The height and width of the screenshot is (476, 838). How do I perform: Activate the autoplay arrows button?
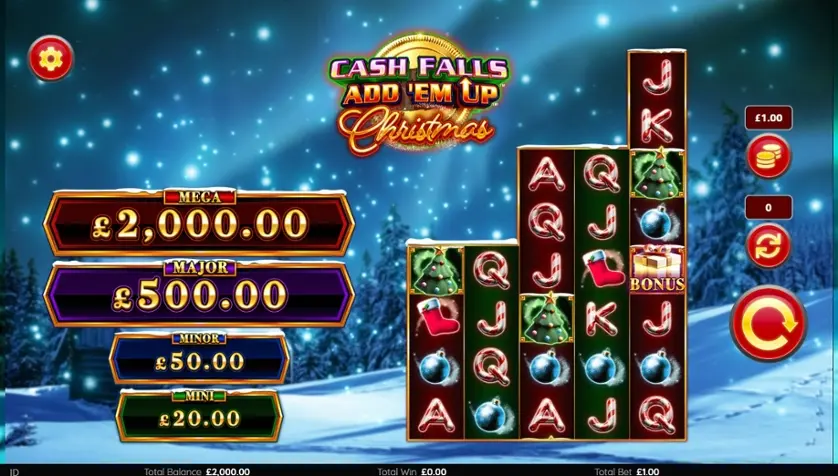[x=768, y=245]
